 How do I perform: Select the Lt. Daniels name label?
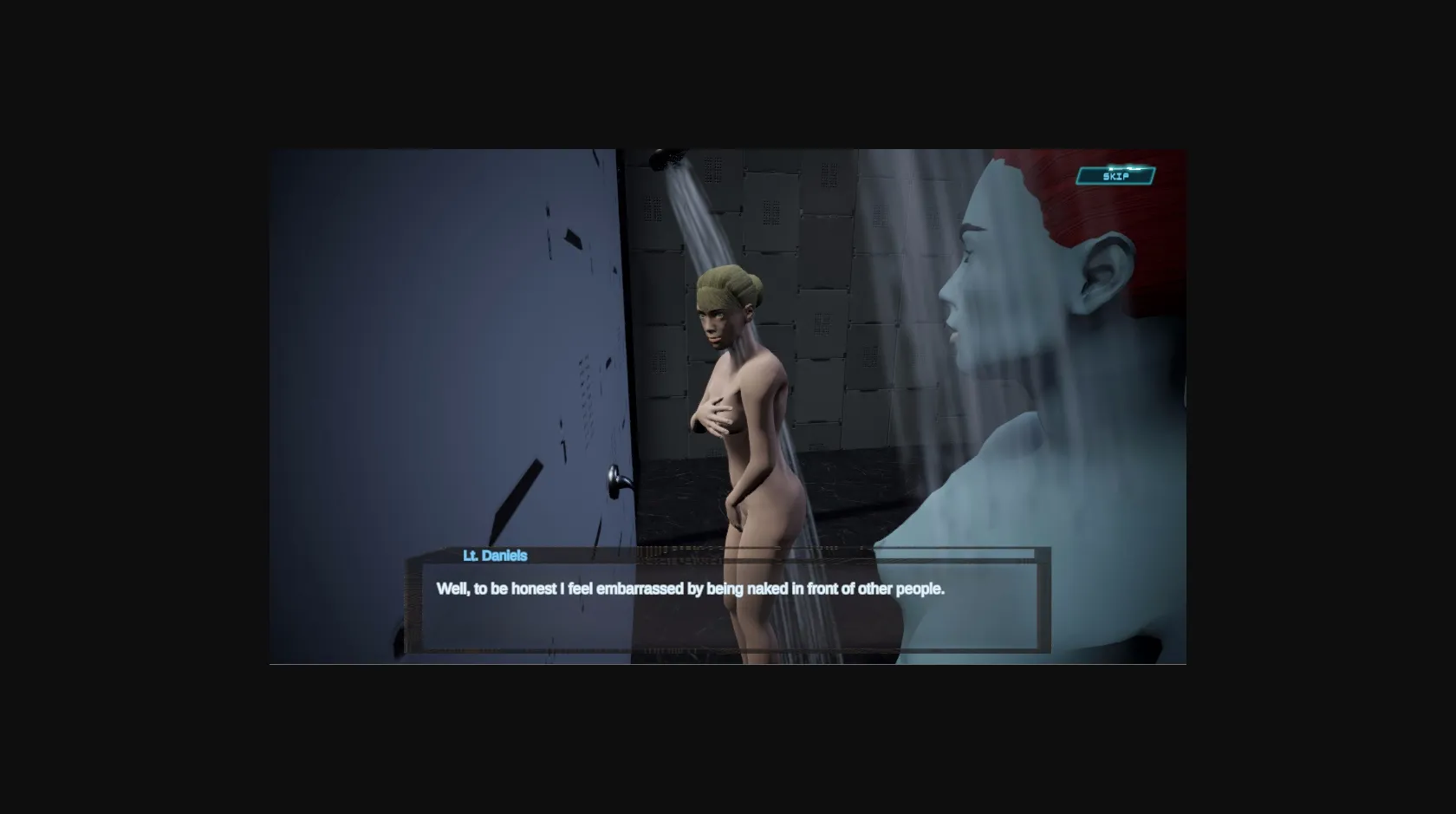point(492,557)
